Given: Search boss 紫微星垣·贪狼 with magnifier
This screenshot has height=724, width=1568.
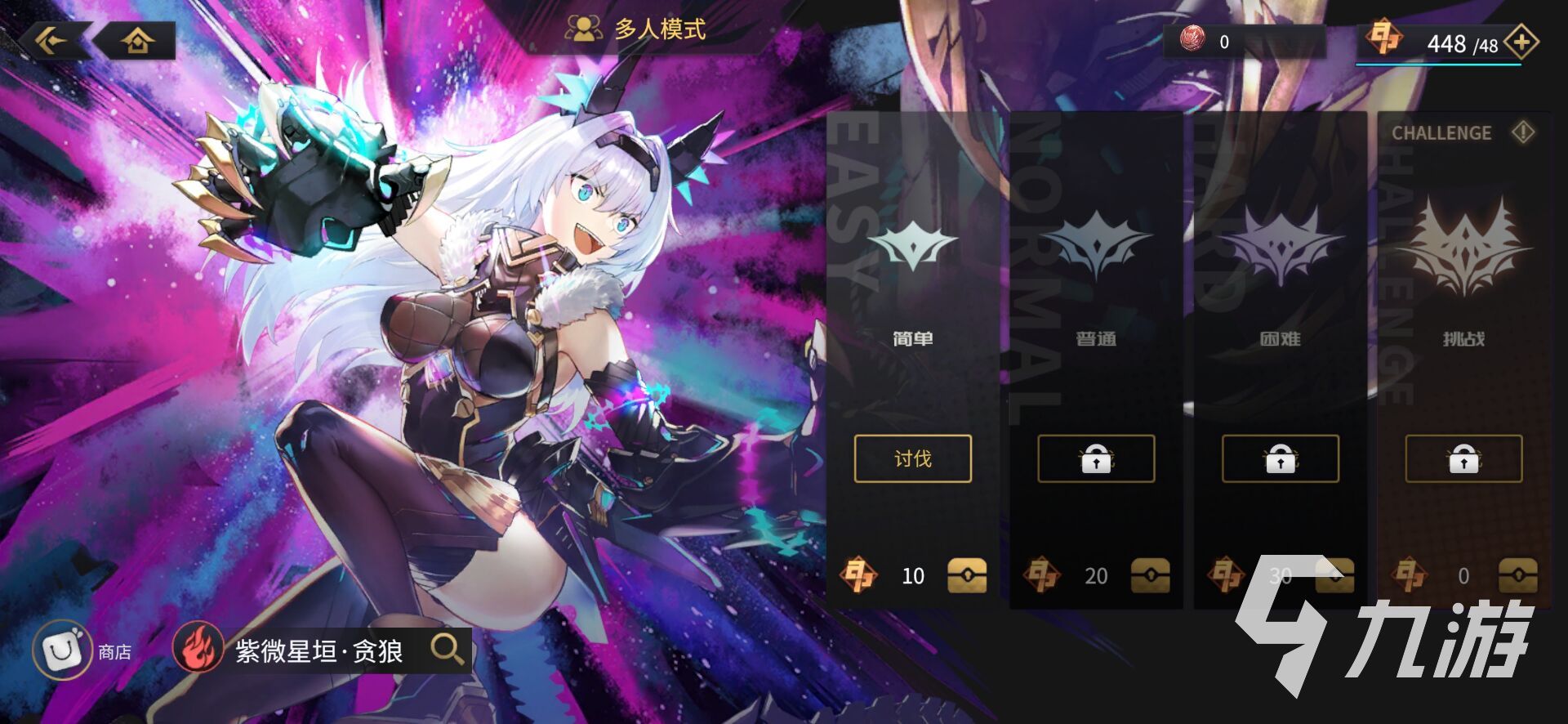Looking at the screenshot, I should [x=447, y=650].
